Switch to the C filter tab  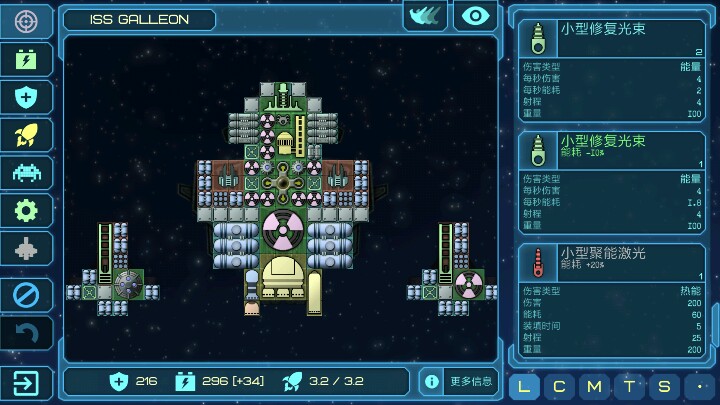click(x=560, y=386)
